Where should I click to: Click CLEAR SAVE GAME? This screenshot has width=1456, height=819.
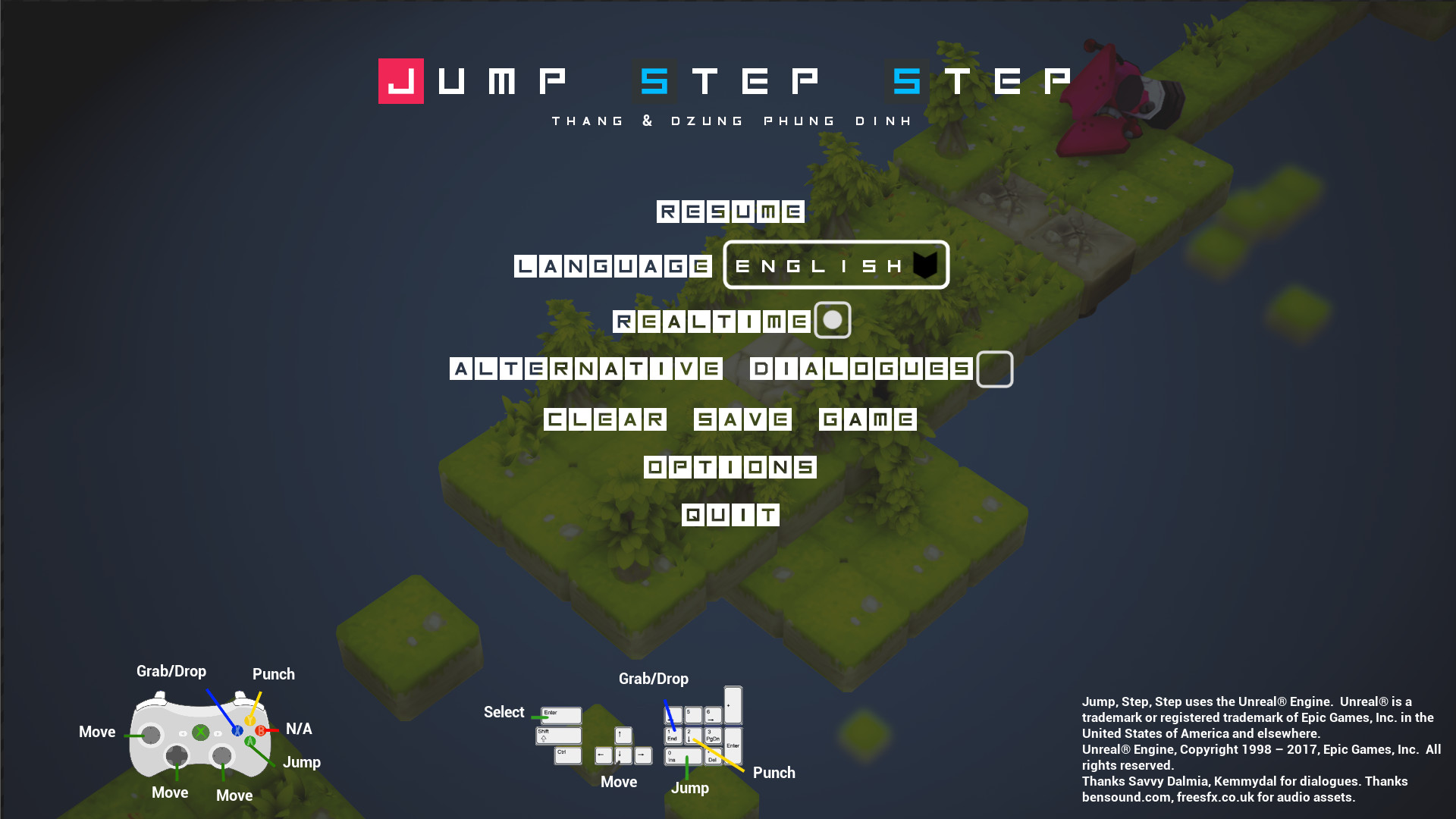tap(730, 419)
